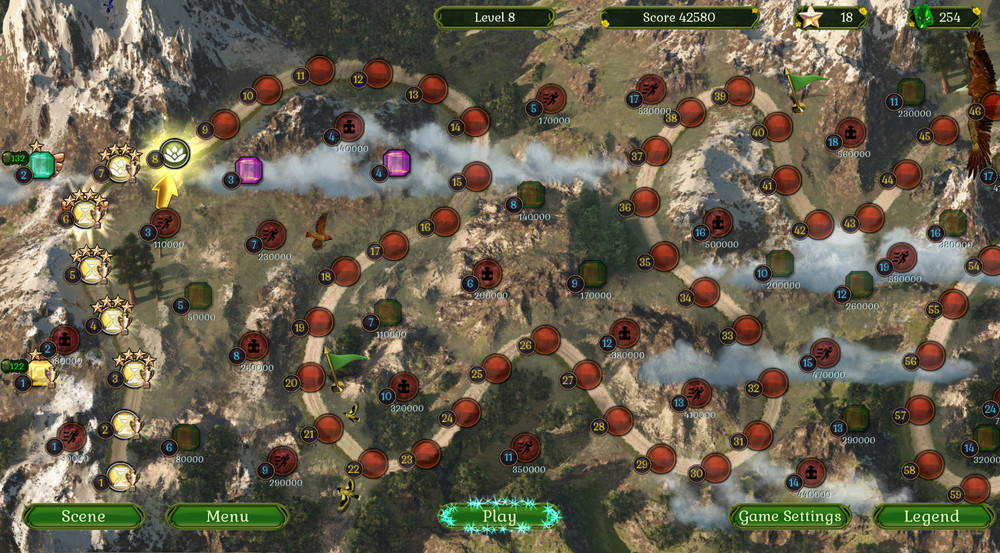This screenshot has width=1000, height=553.
Task: Select the glowing level 8 lotus node
Action: click(176, 153)
